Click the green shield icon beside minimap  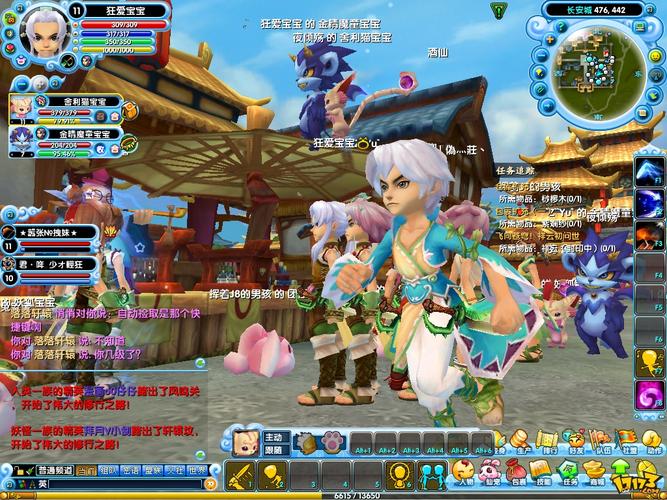click(x=498, y=9)
